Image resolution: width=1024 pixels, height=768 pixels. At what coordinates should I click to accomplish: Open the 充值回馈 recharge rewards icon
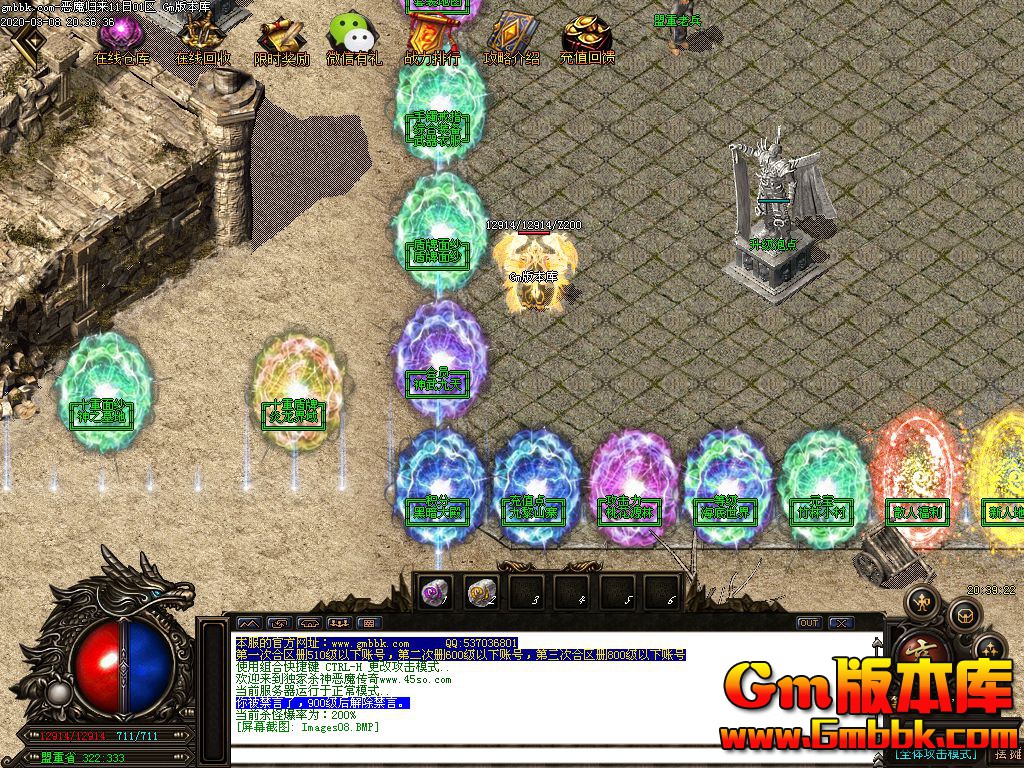(x=587, y=39)
